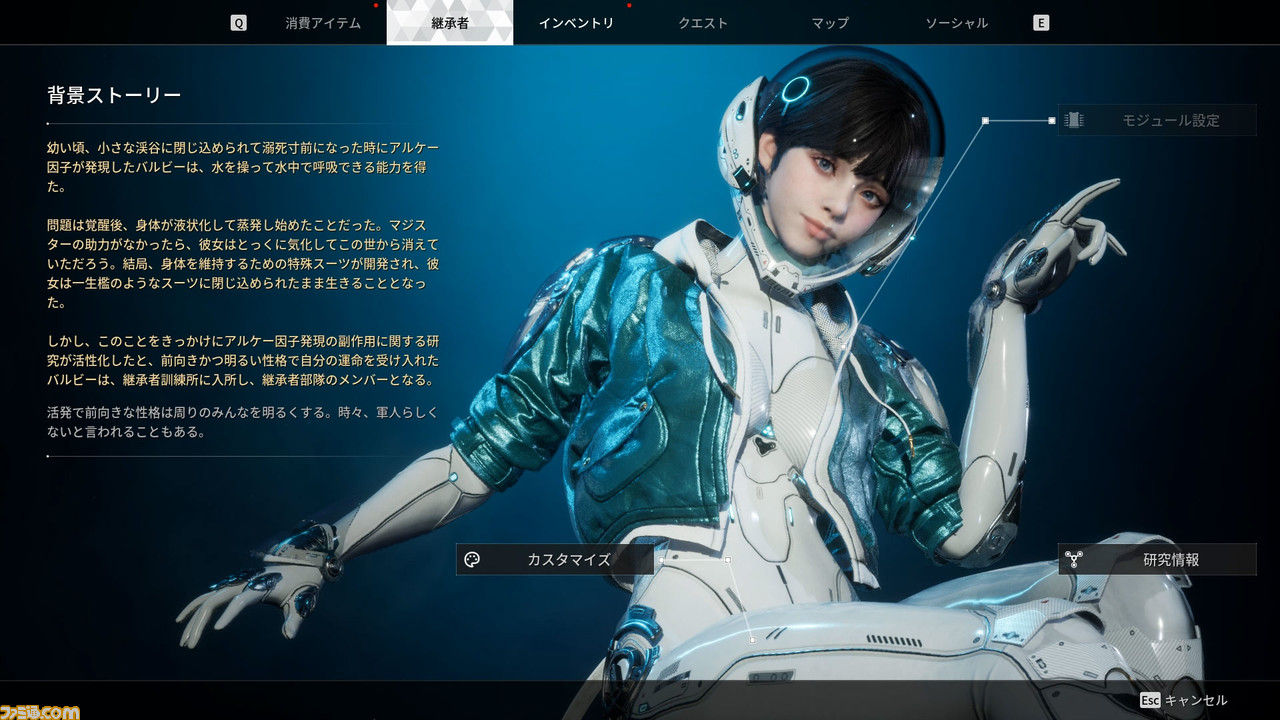View 研究情報 research information
Image resolution: width=1280 pixels, height=720 pixels.
pyautogui.click(x=1157, y=560)
